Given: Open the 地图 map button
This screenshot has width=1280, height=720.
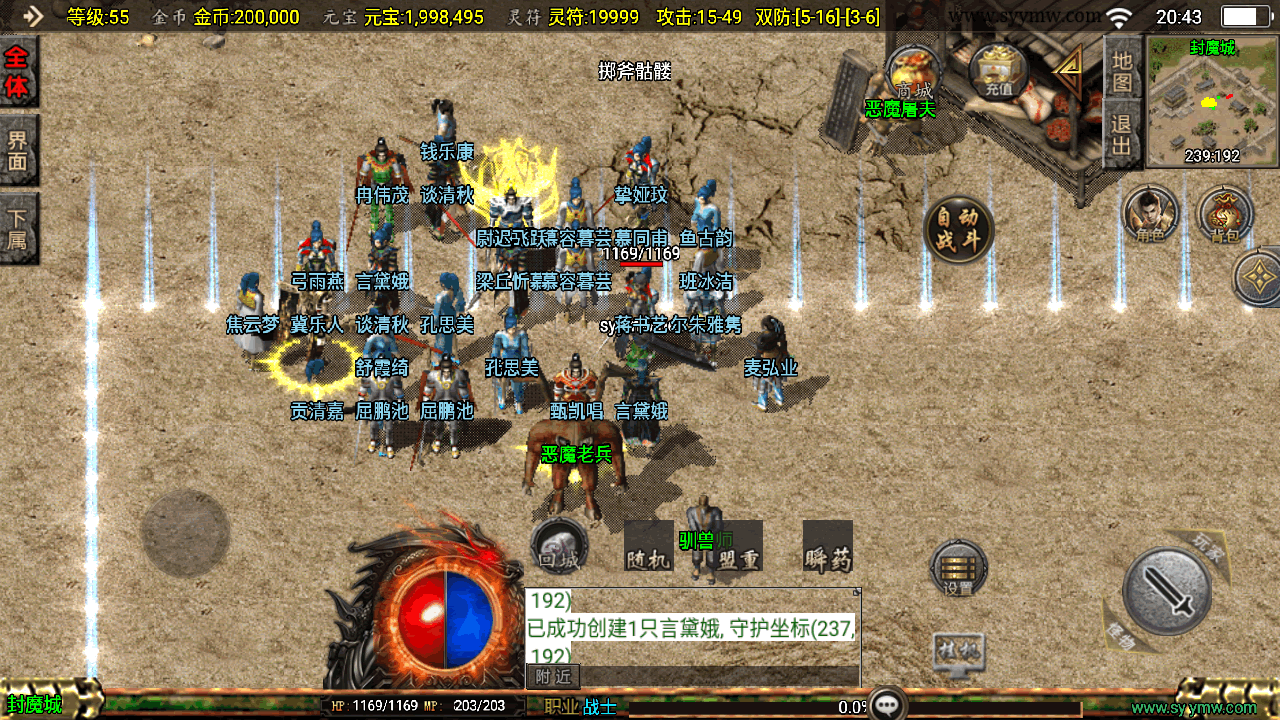Looking at the screenshot, I should 1122,70.
